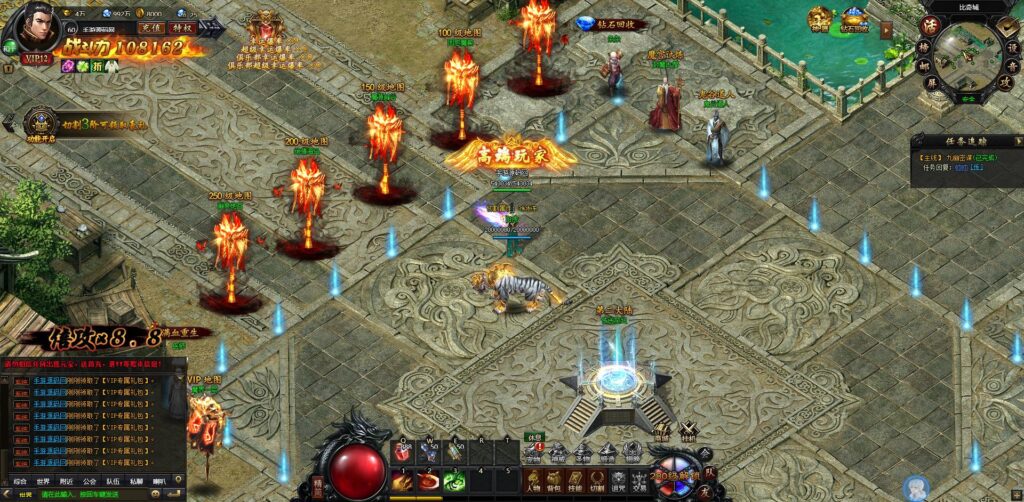The width and height of the screenshot is (1024, 502).
Task: Use the green swirl skill in slot 3
Action: click(x=454, y=480)
